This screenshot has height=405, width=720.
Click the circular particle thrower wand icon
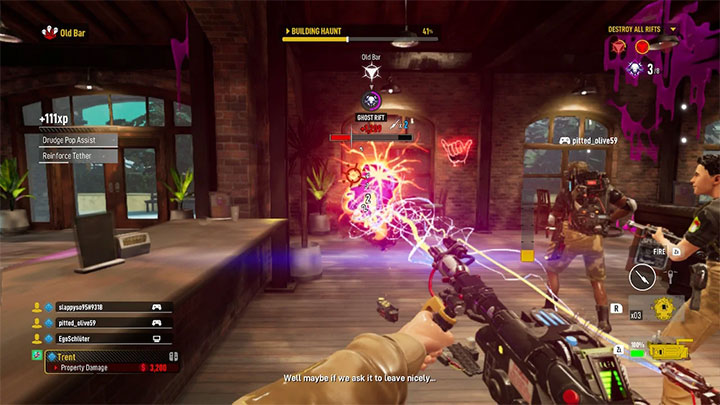tap(642, 275)
